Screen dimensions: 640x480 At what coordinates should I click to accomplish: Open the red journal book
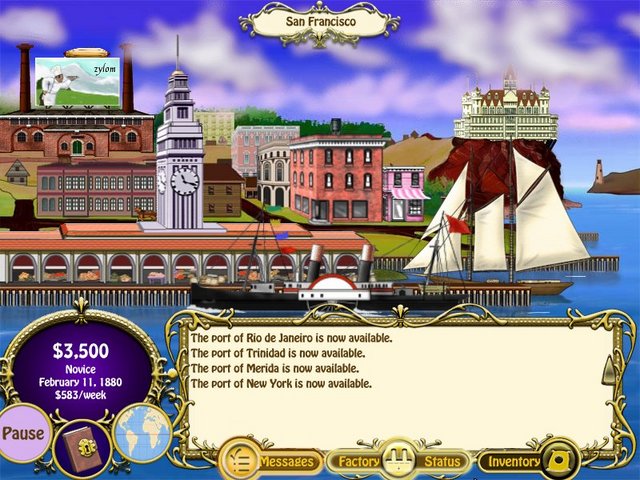pyautogui.click(x=81, y=445)
